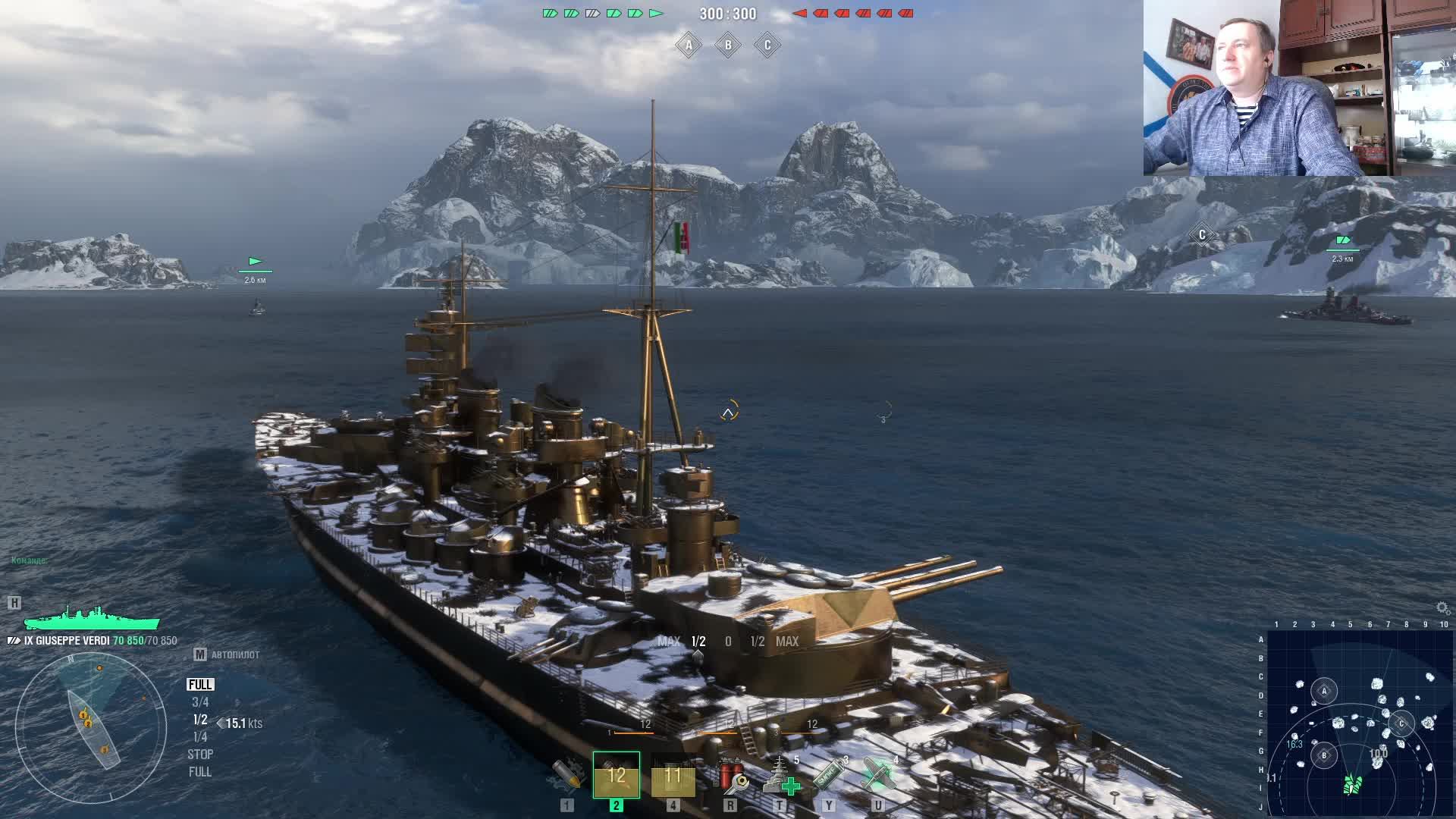Select the shell ammo type in slot 1
Screen dimensions: 1456x819
567,774
